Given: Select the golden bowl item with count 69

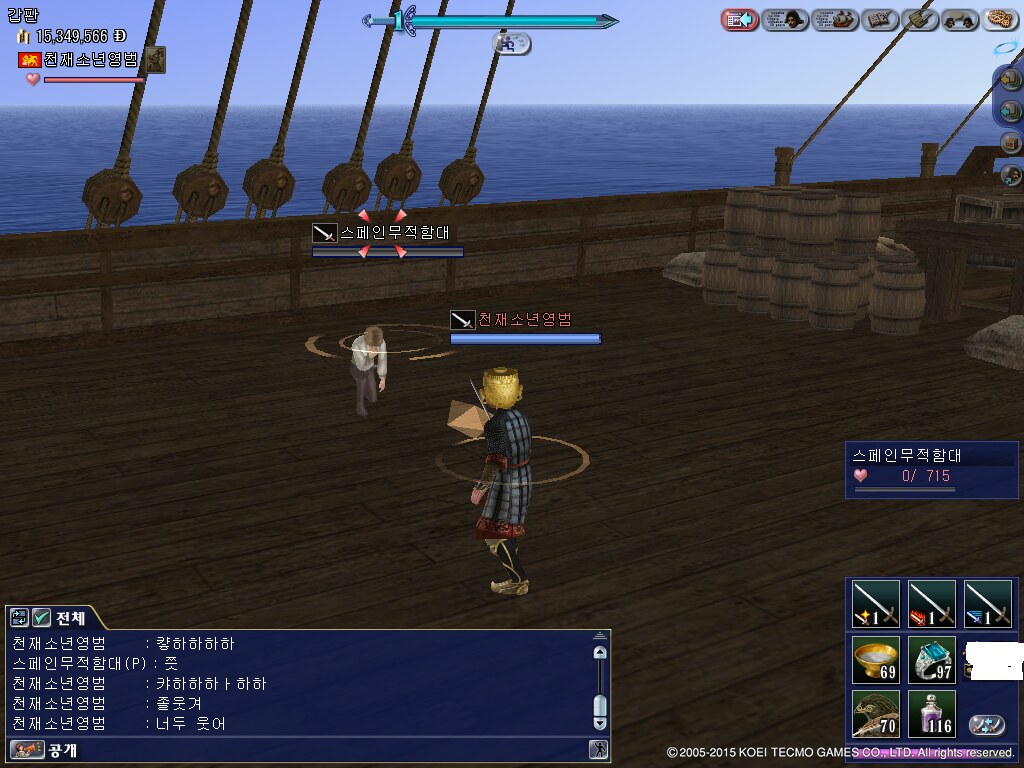Looking at the screenshot, I should (876, 660).
